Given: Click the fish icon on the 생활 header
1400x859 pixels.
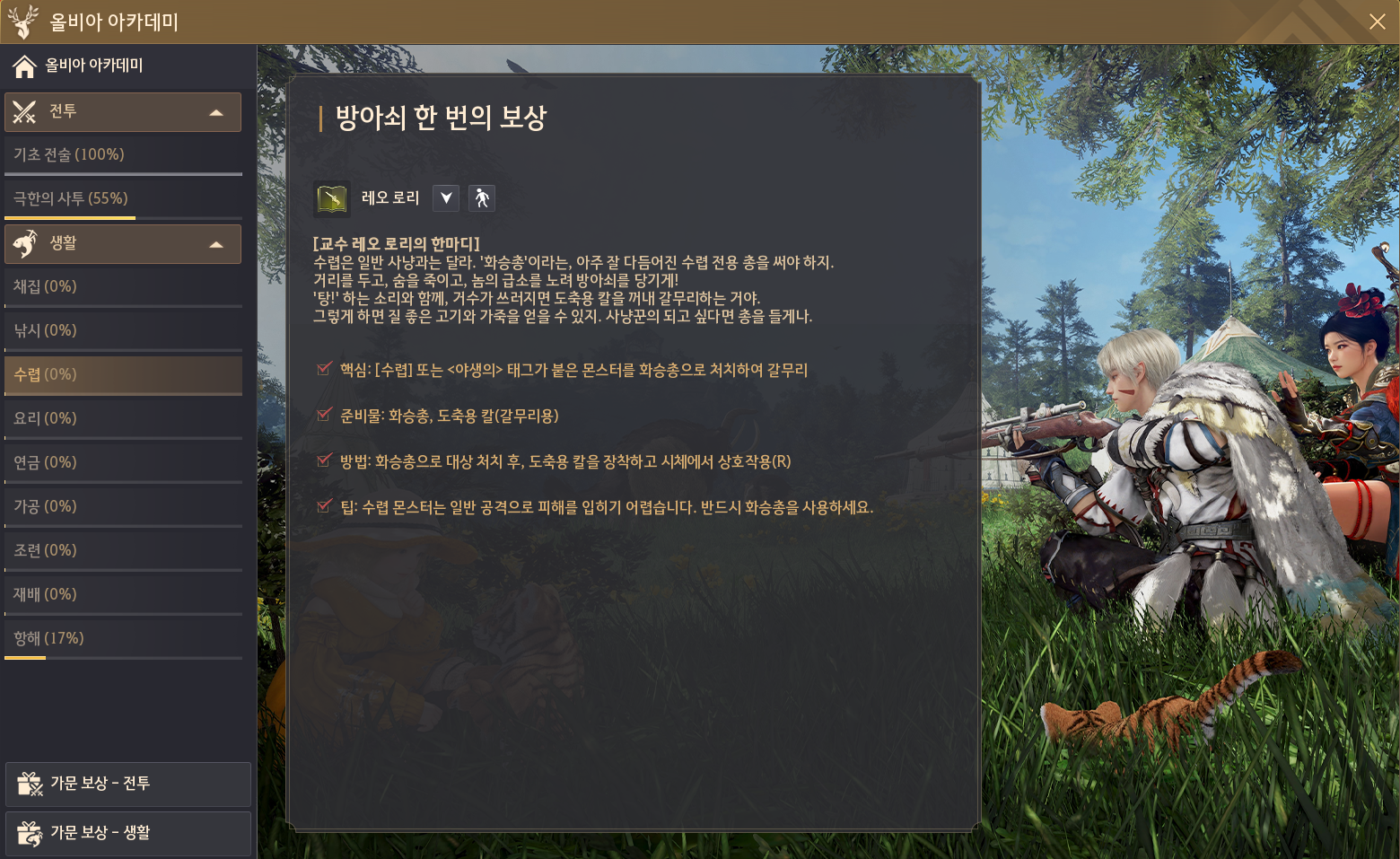Looking at the screenshot, I should point(25,243).
